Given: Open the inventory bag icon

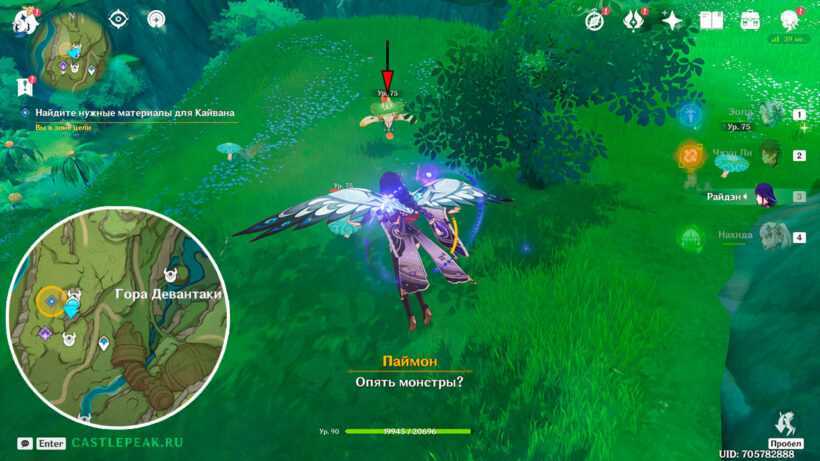Looking at the screenshot, I should [x=750, y=20].
